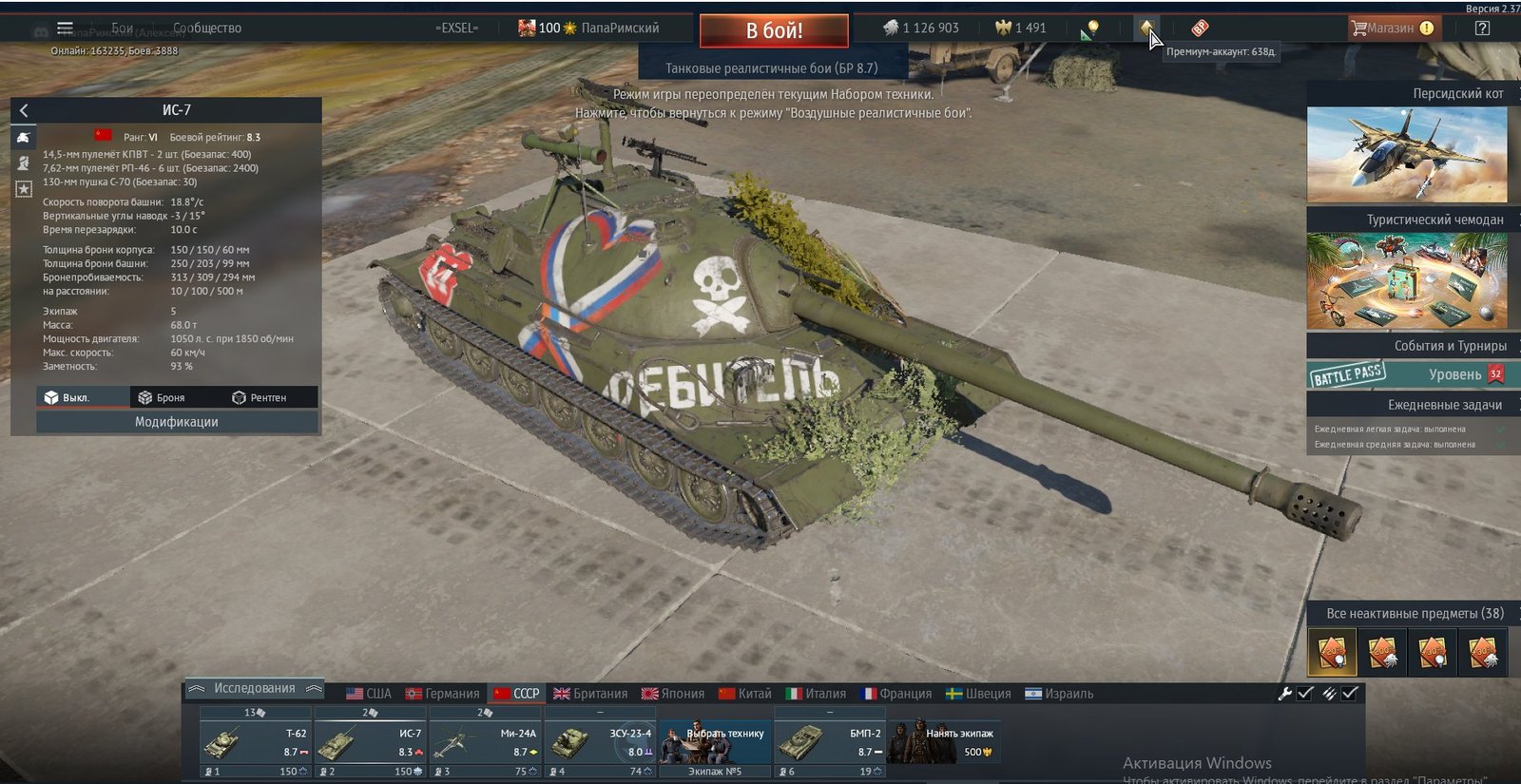The width and height of the screenshot is (1521, 784).
Task: Open the Исследования research tree
Action: pos(254,689)
